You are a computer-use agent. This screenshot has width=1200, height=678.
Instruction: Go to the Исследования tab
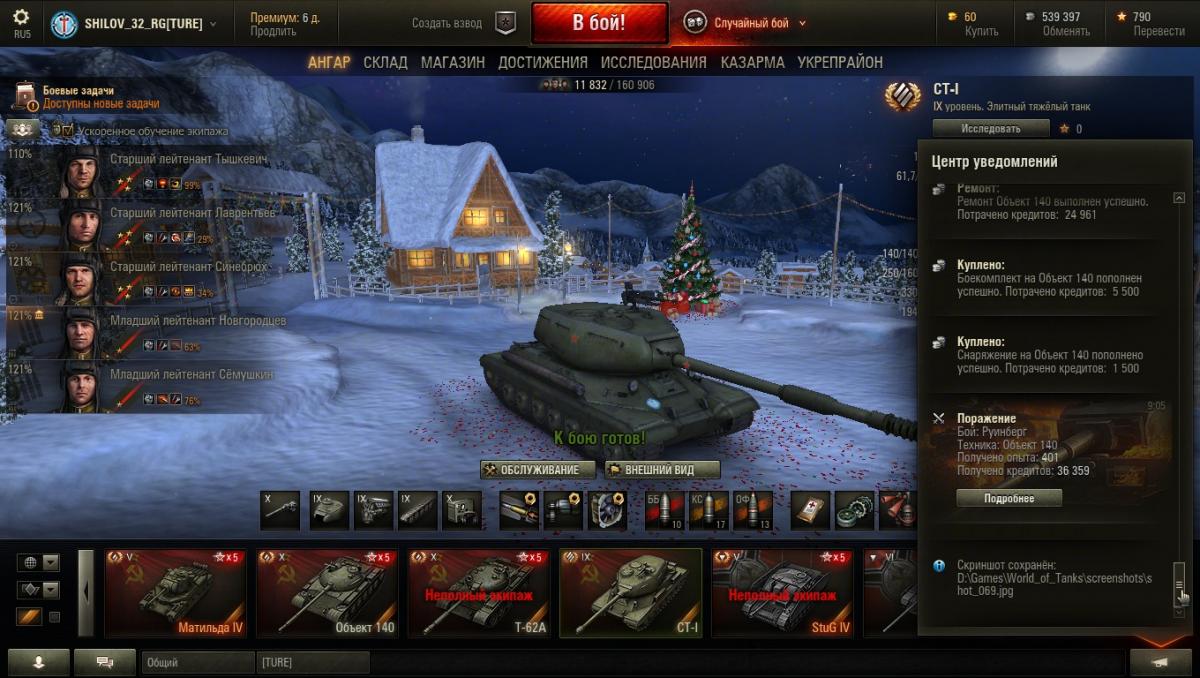click(655, 62)
